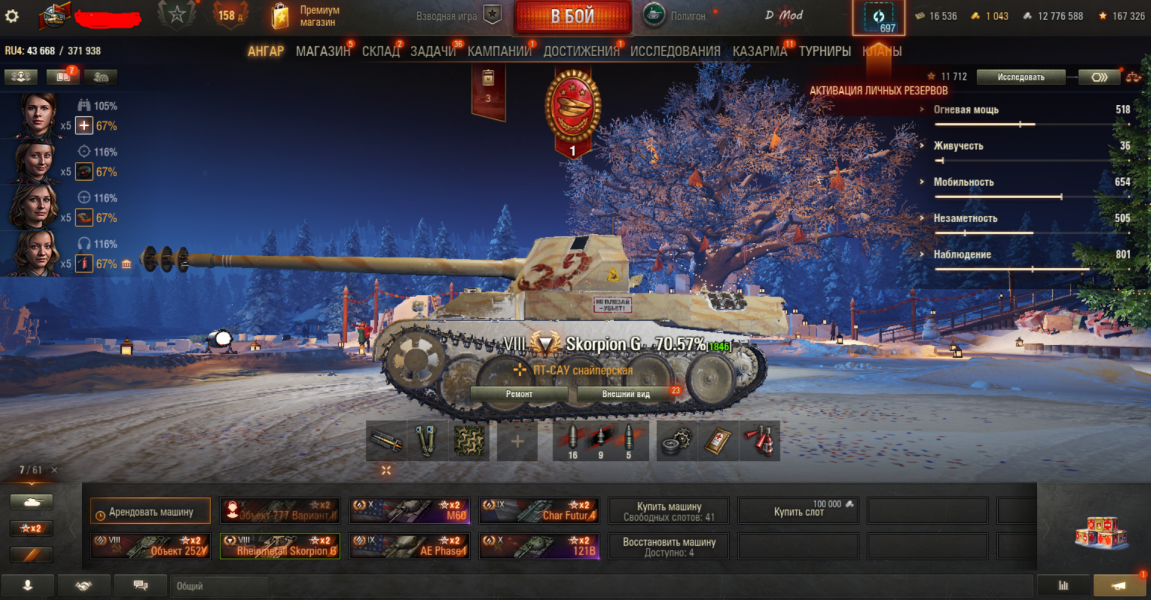Click the Ремонт button
This screenshot has height=600, width=1151.
(519, 394)
